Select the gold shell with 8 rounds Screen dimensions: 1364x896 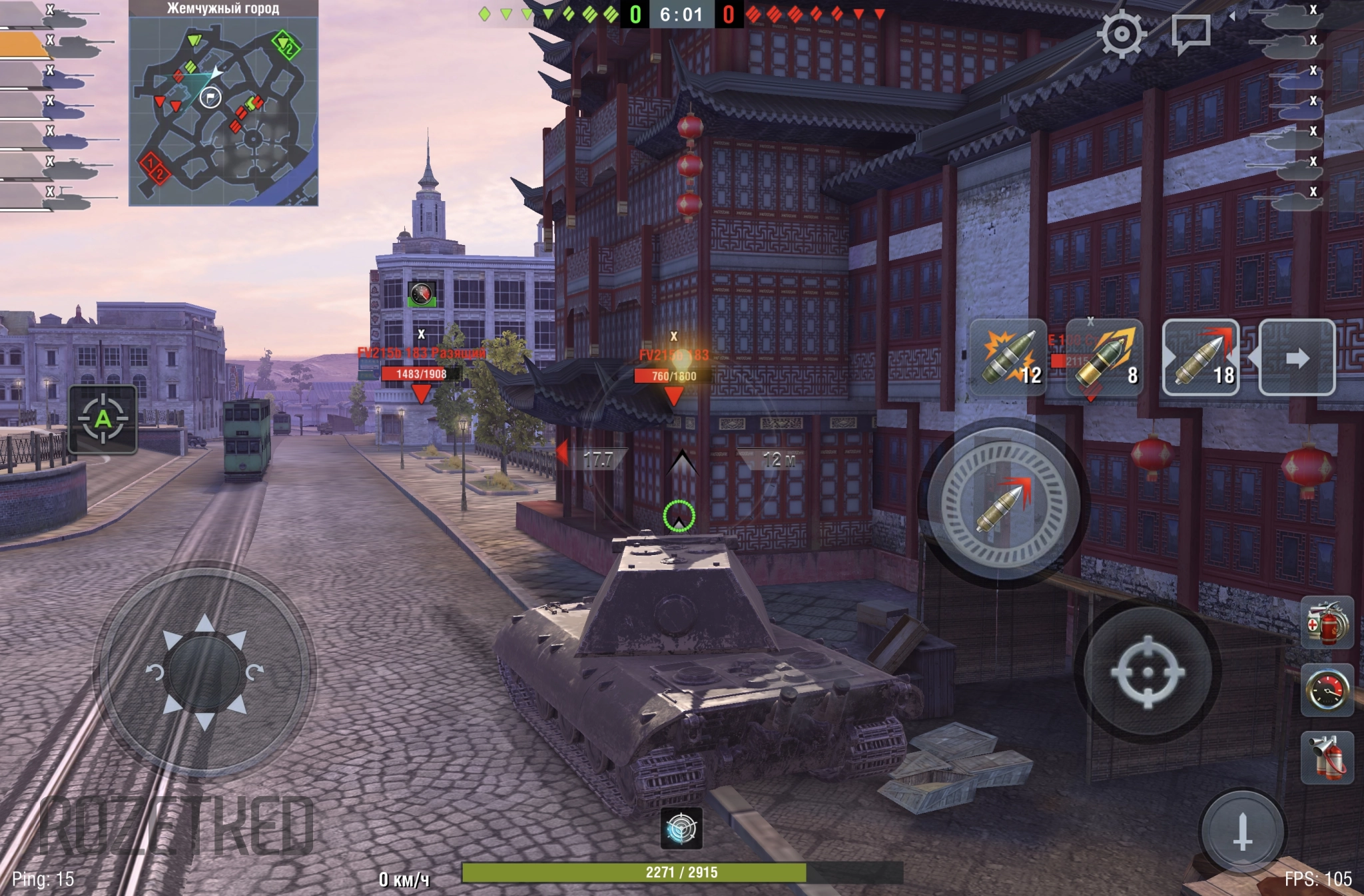(1105, 357)
